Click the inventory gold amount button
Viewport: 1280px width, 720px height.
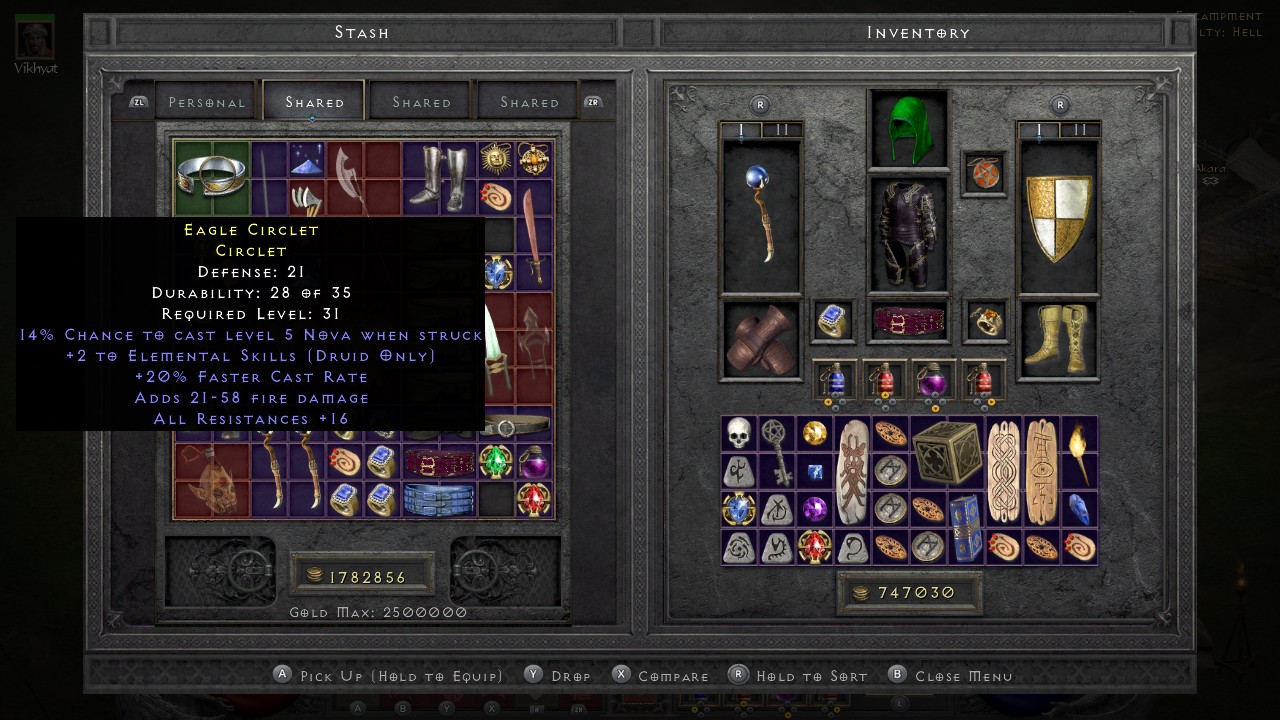[909, 592]
